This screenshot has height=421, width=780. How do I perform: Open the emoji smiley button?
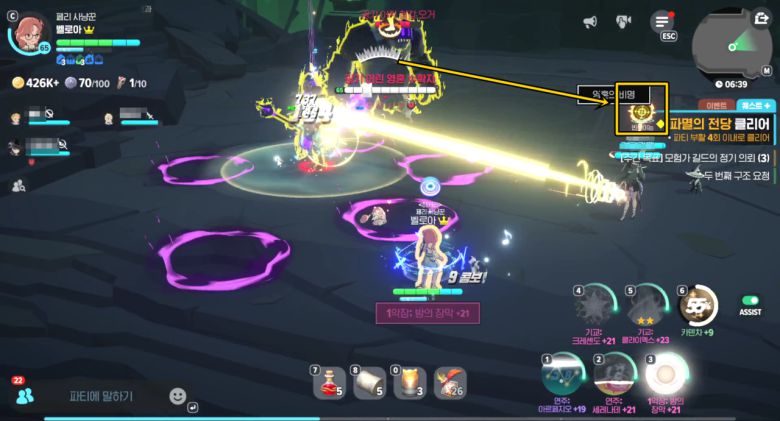pos(178,396)
